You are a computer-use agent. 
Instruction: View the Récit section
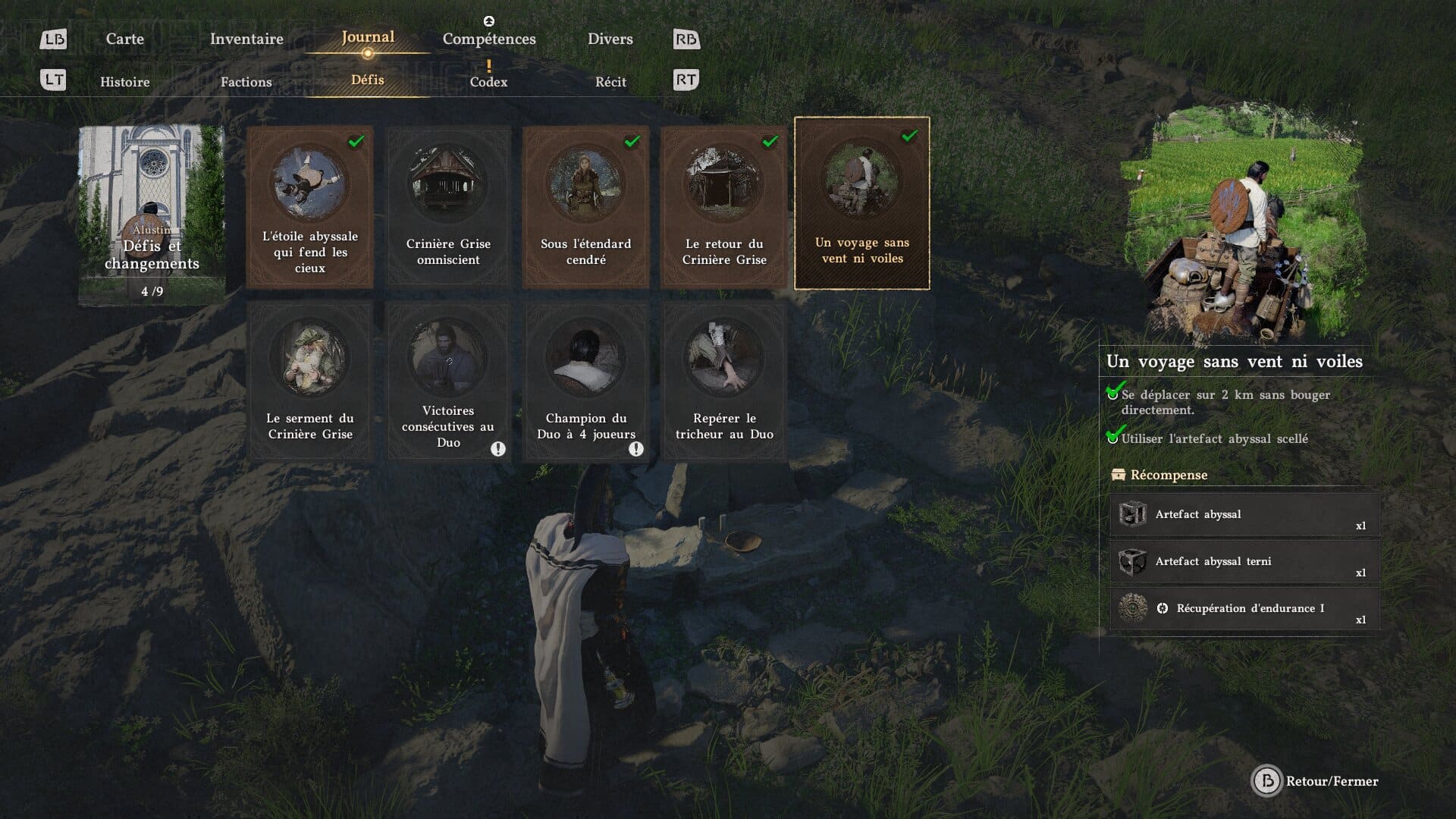(x=610, y=82)
